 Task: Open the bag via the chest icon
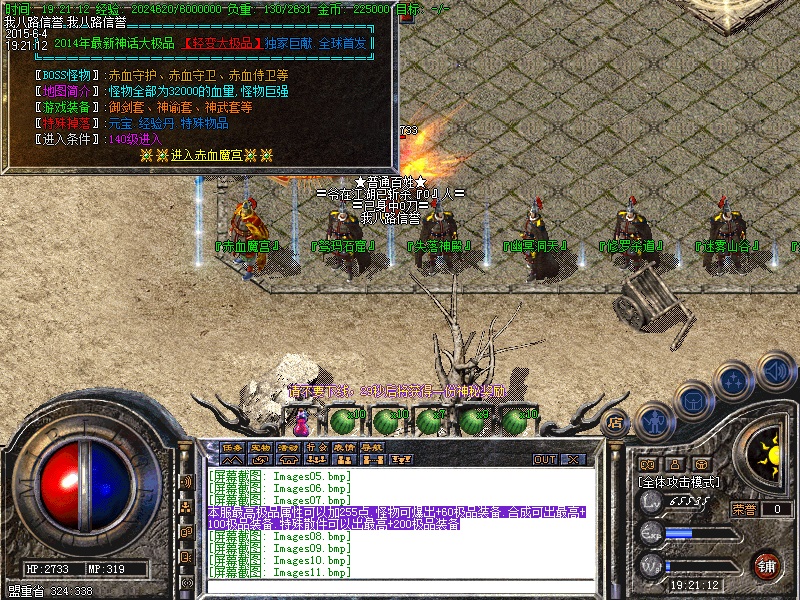coord(693,401)
